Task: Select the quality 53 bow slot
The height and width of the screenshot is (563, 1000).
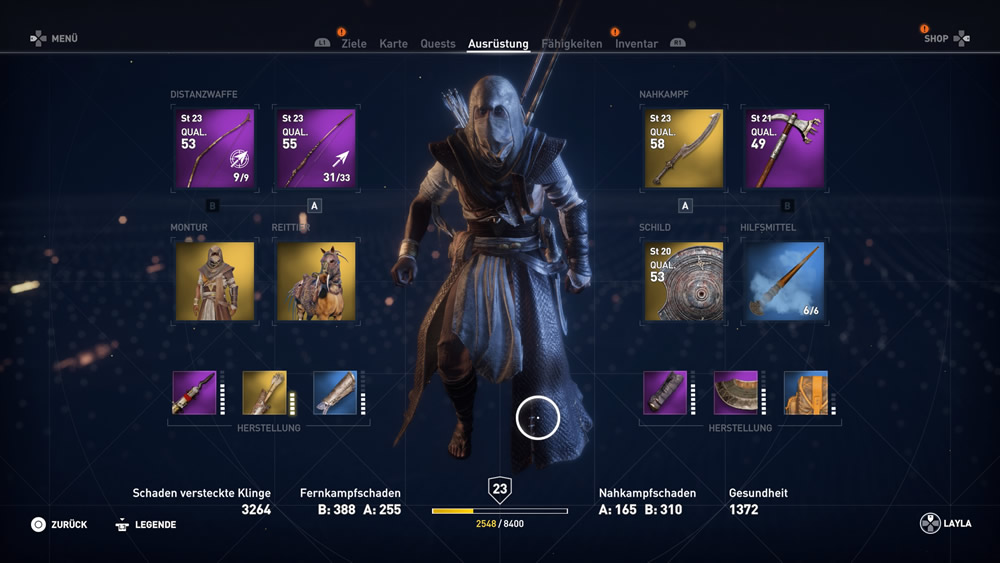Action: [x=214, y=149]
